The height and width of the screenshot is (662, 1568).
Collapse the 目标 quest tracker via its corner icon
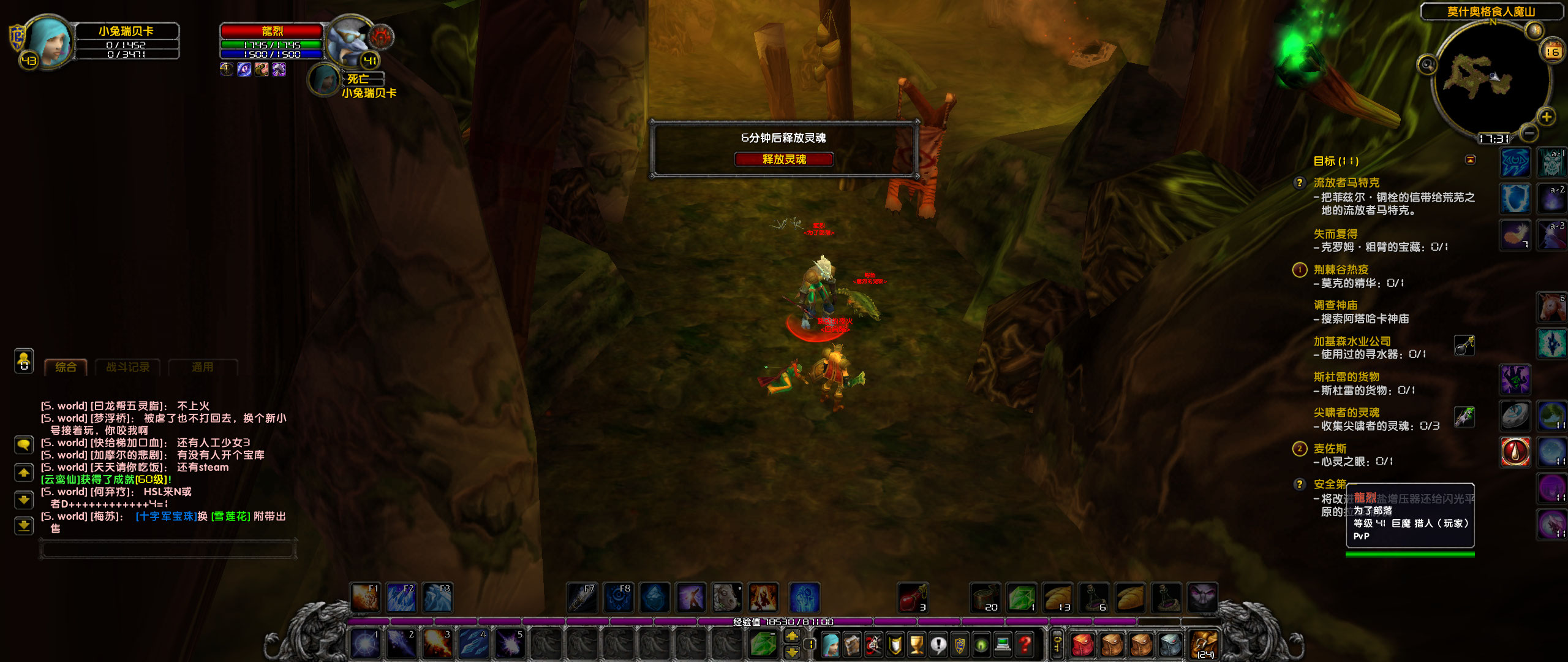pos(1470,159)
